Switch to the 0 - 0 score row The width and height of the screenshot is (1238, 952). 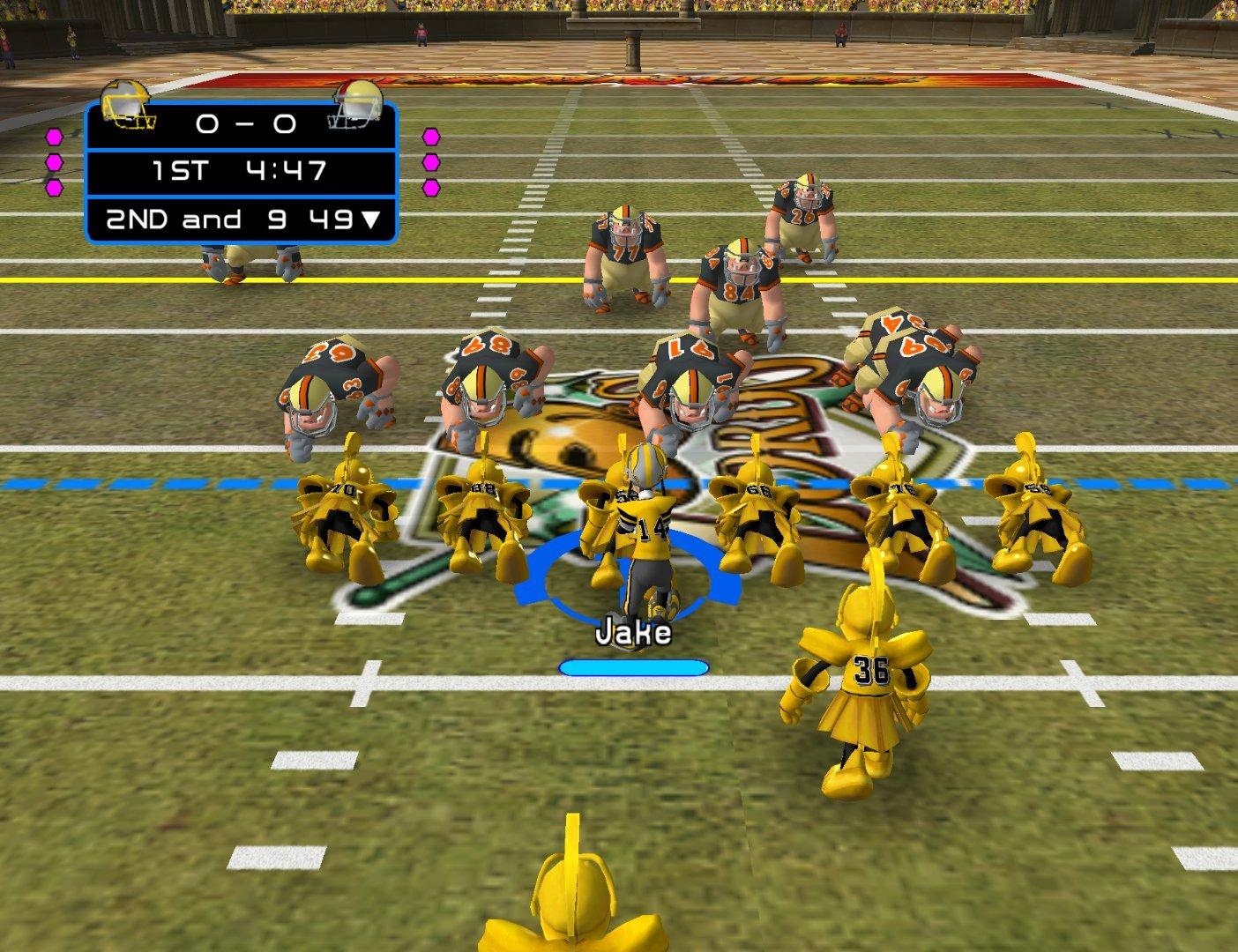pyautogui.click(x=247, y=126)
